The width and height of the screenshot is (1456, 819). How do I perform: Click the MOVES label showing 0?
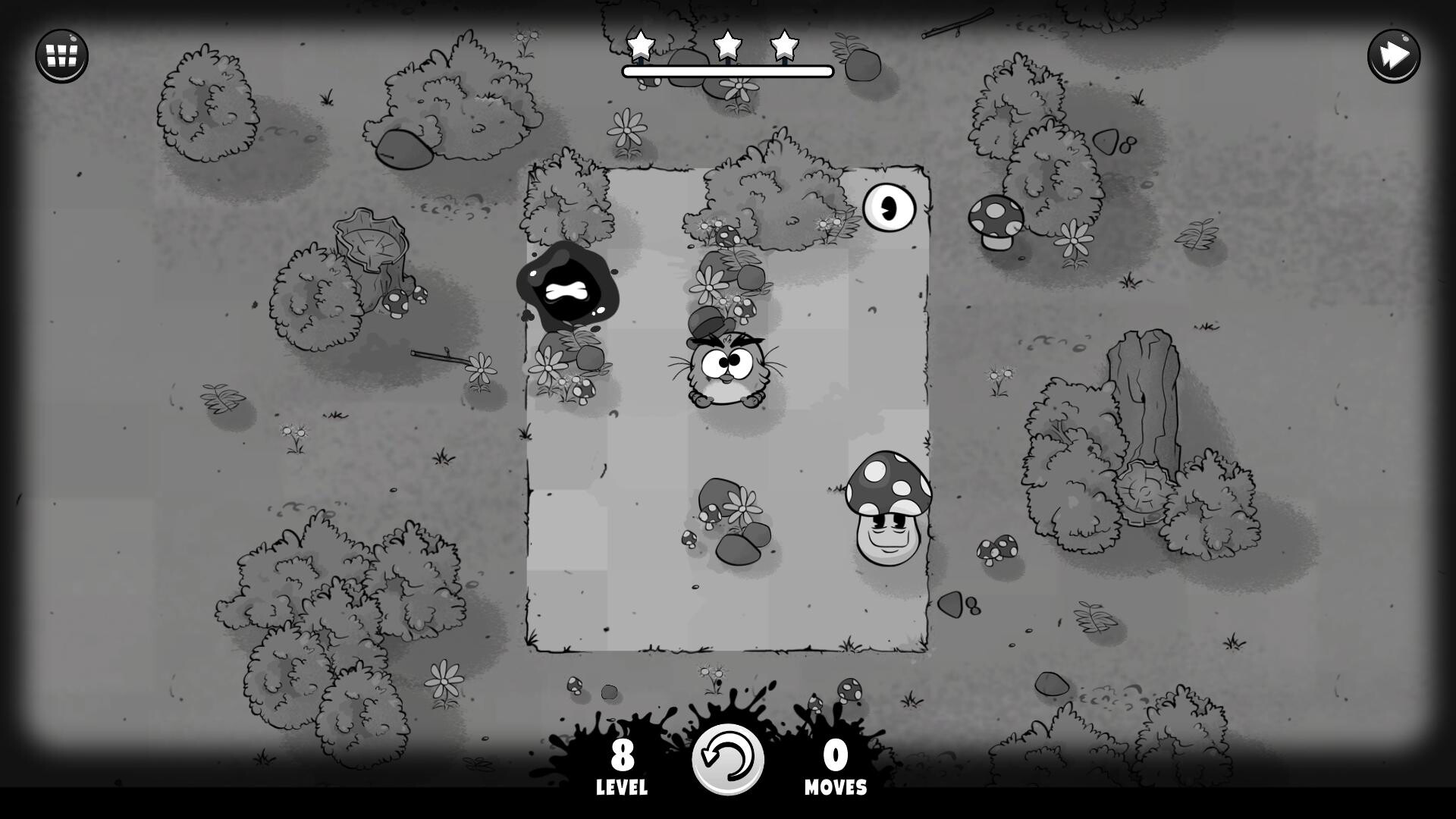pos(835,786)
